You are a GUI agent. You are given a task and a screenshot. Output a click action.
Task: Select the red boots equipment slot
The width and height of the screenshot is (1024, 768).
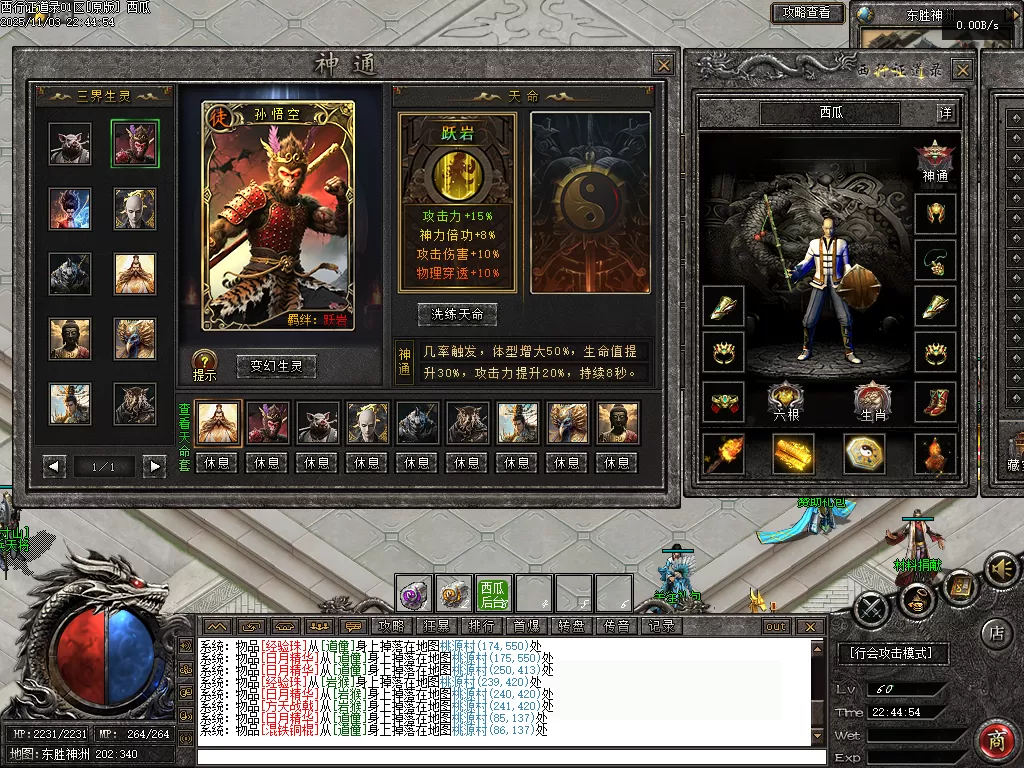click(936, 401)
